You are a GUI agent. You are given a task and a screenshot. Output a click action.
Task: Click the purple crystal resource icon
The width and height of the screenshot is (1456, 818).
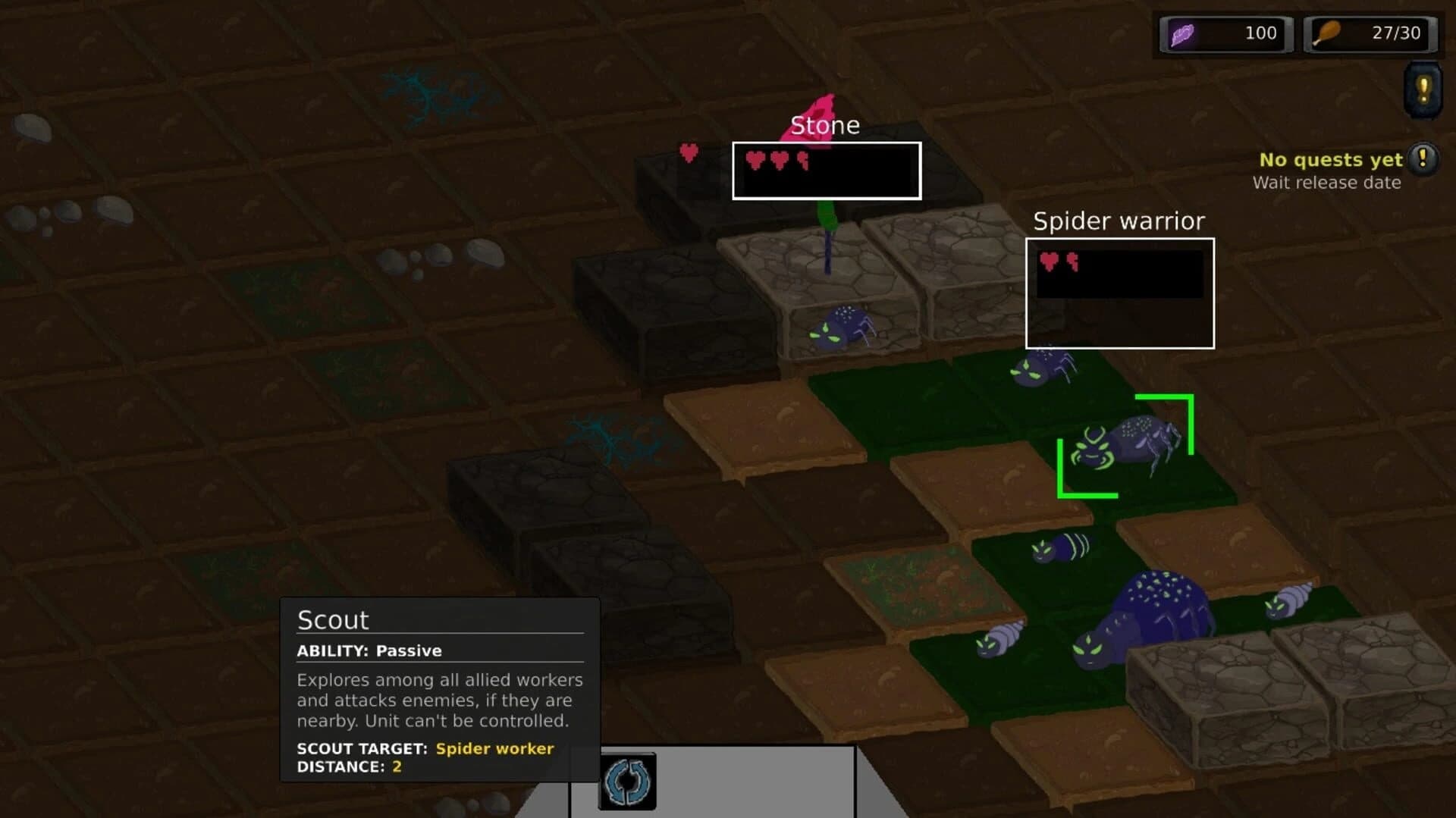pyautogui.click(x=1183, y=33)
